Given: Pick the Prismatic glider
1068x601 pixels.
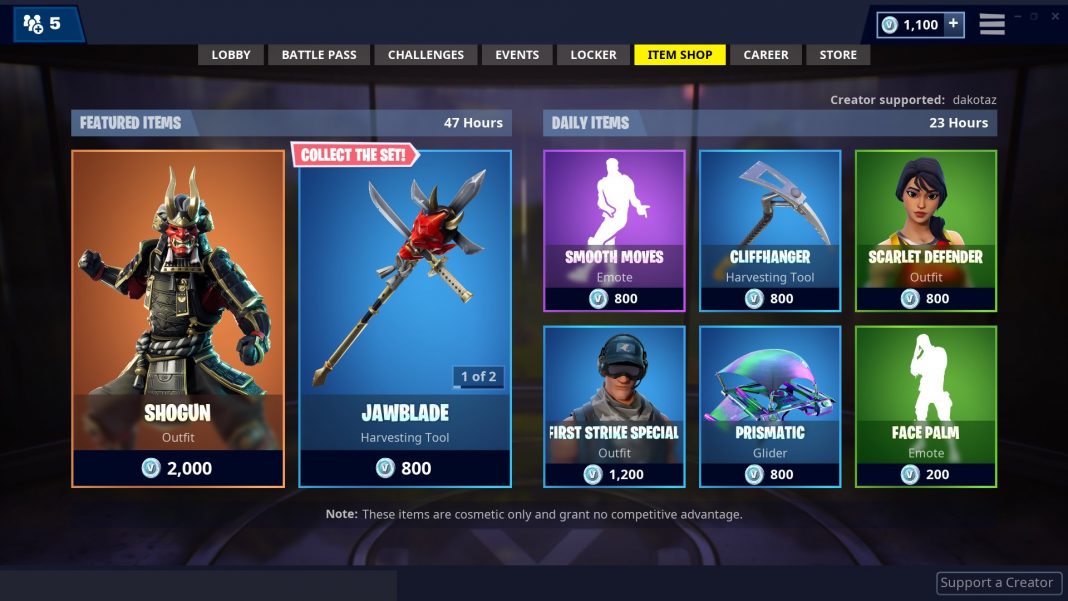Looking at the screenshot, I should 770,406.
